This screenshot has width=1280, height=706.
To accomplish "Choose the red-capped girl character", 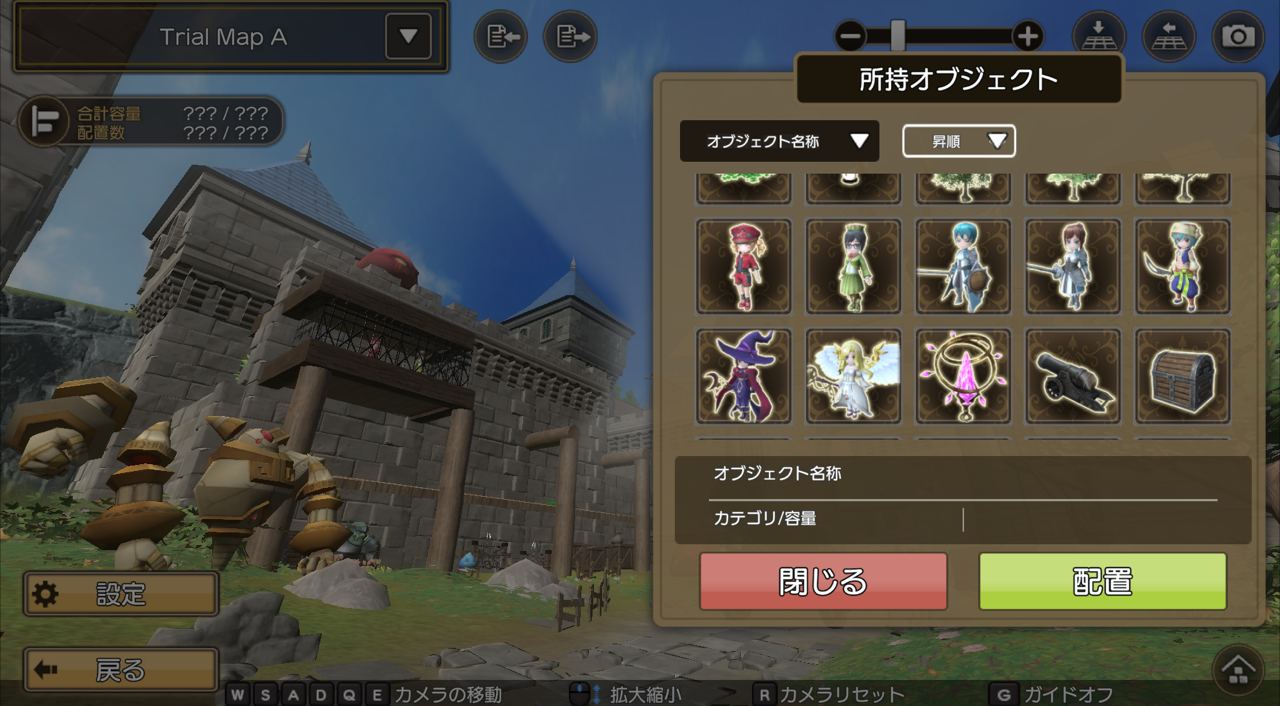I will (x=743, y=266).
